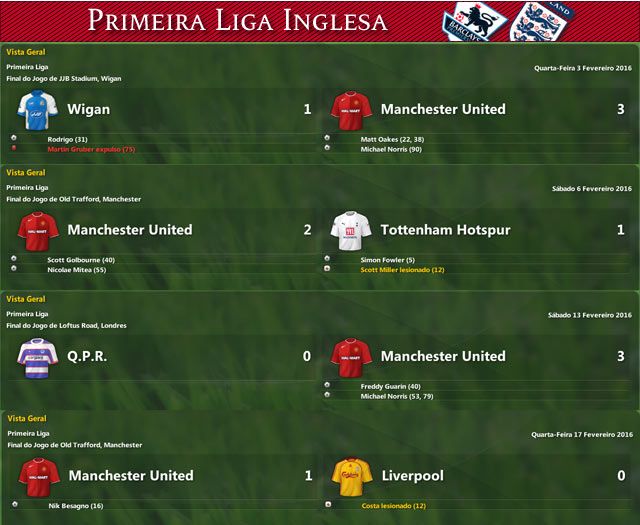This screenshot has height=525, width=640.
Task: Open the yellow Liverpool kit icon
Action: click(351, 476)
